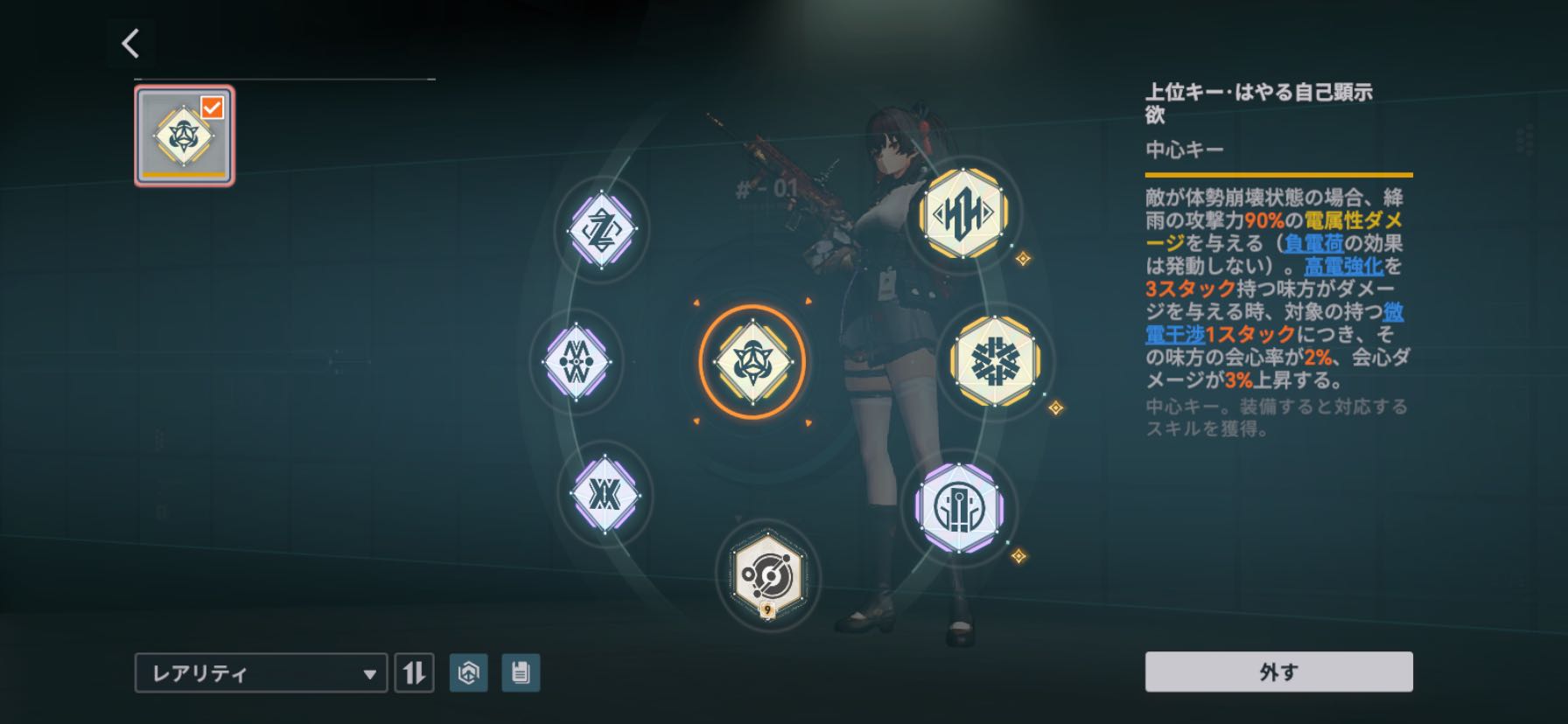1568x724 pixels.
Task: Open the document list icon button
Action: click(x=521, y=672)
